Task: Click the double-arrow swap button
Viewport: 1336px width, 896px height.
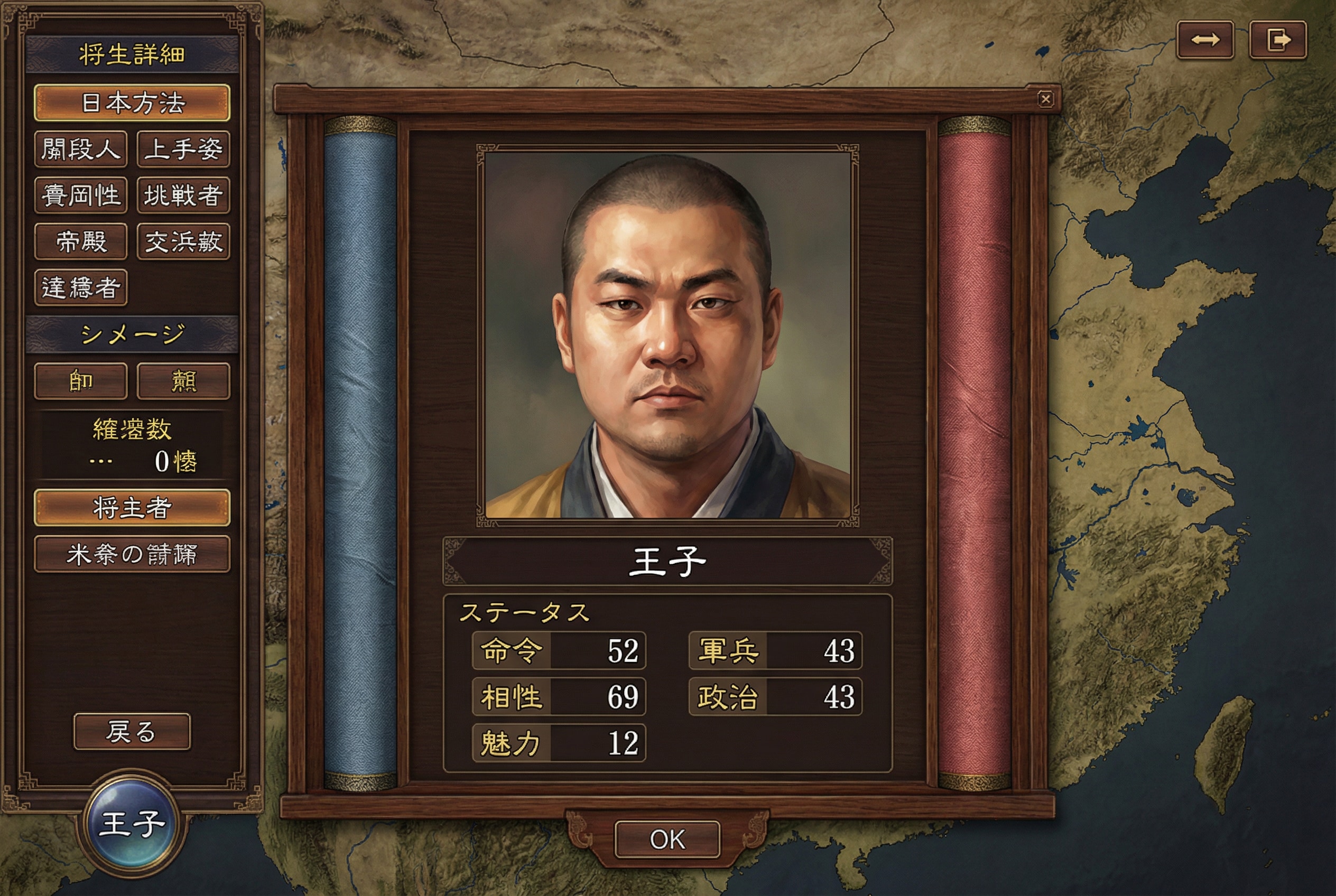Action: pos(1205,40)
